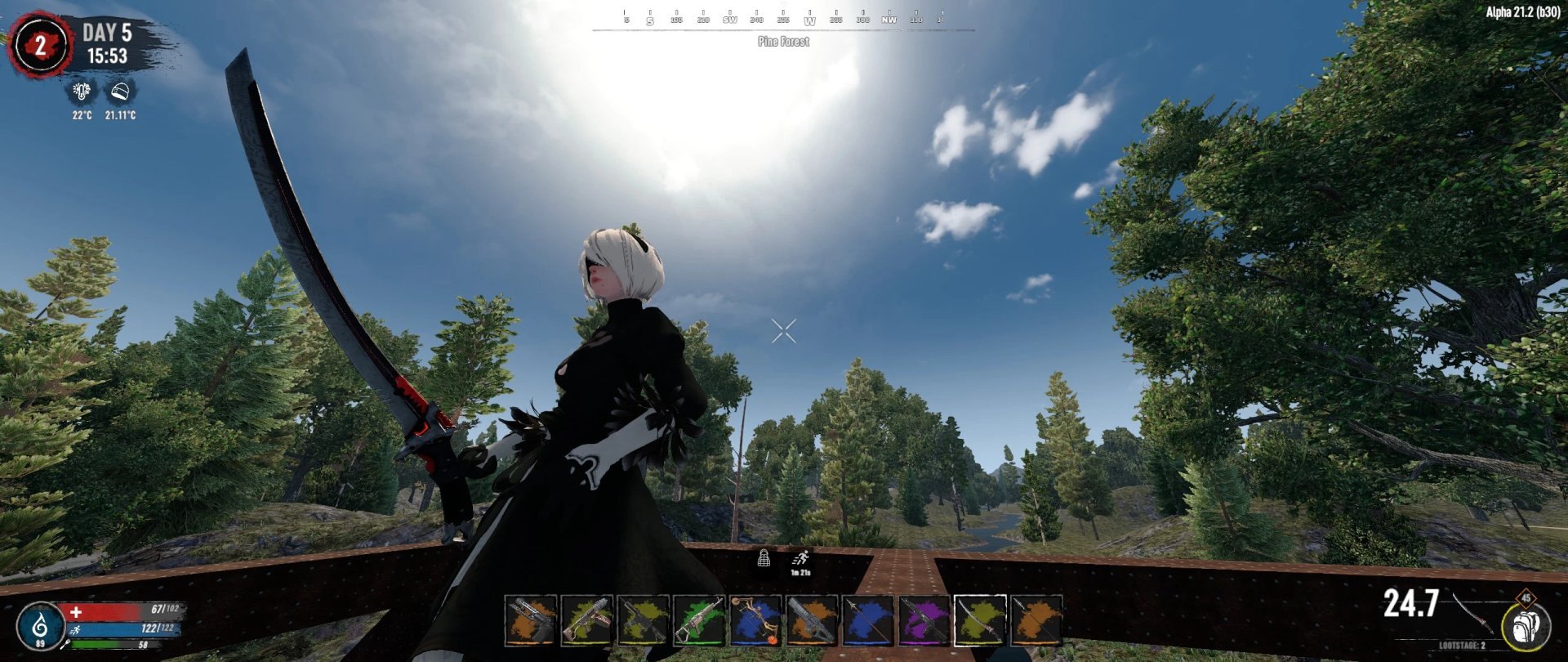Image resolution: width=1568 pixels, height=662 pixels.
Task: Click the beanie feels-like temperature icon
Action: (118, 91)
